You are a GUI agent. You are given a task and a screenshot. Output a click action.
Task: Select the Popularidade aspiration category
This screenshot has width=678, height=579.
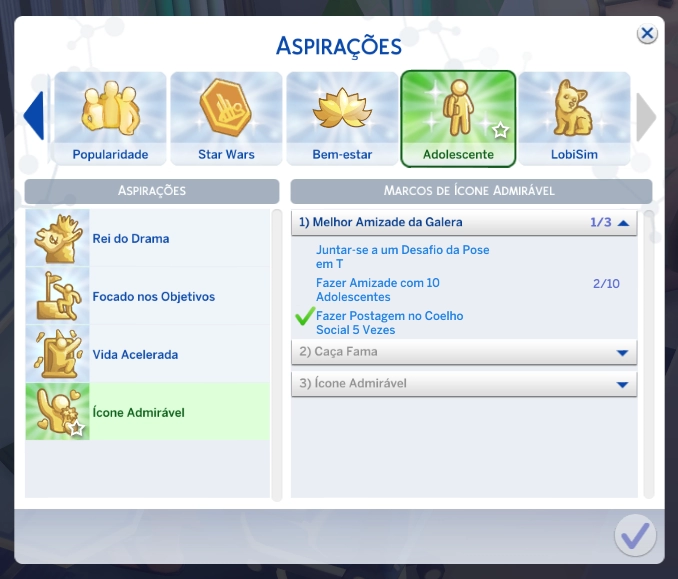tap(110, 119)
